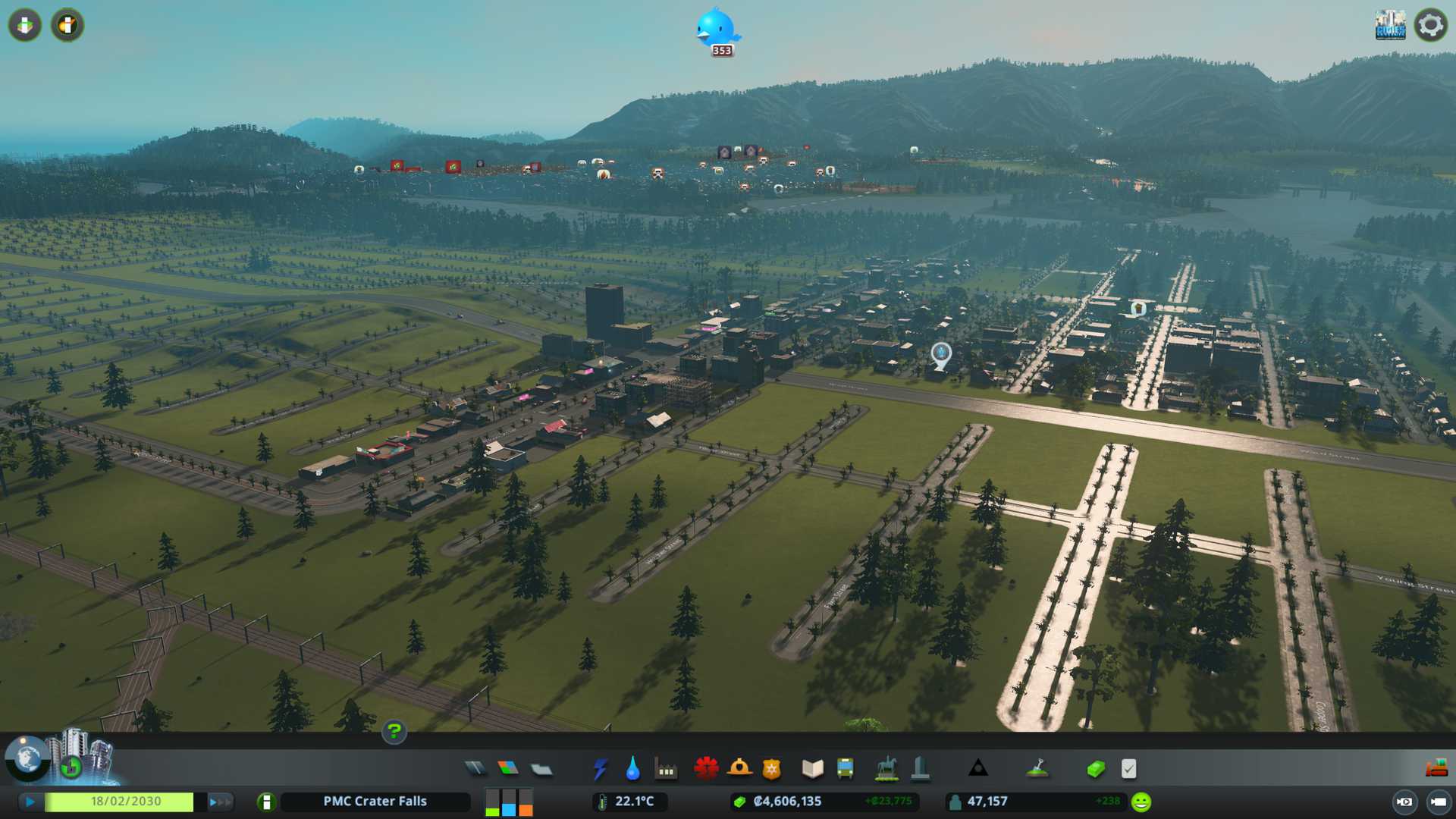The width and height of the screenshot is (1456, 819).
Task: Open the Districts tool
Action: click(541, 770)
